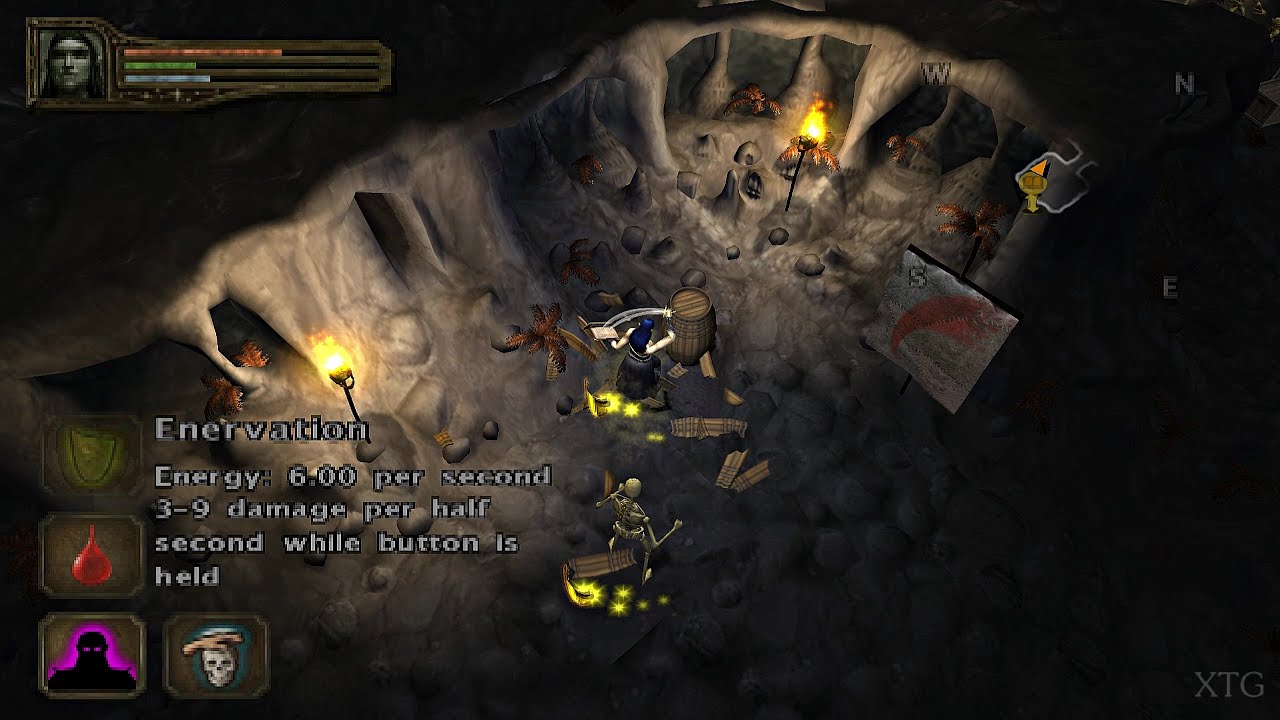Select the skull ability icon
The width and height of the screenshot is (1280, 720).
(x=216, y=656)
